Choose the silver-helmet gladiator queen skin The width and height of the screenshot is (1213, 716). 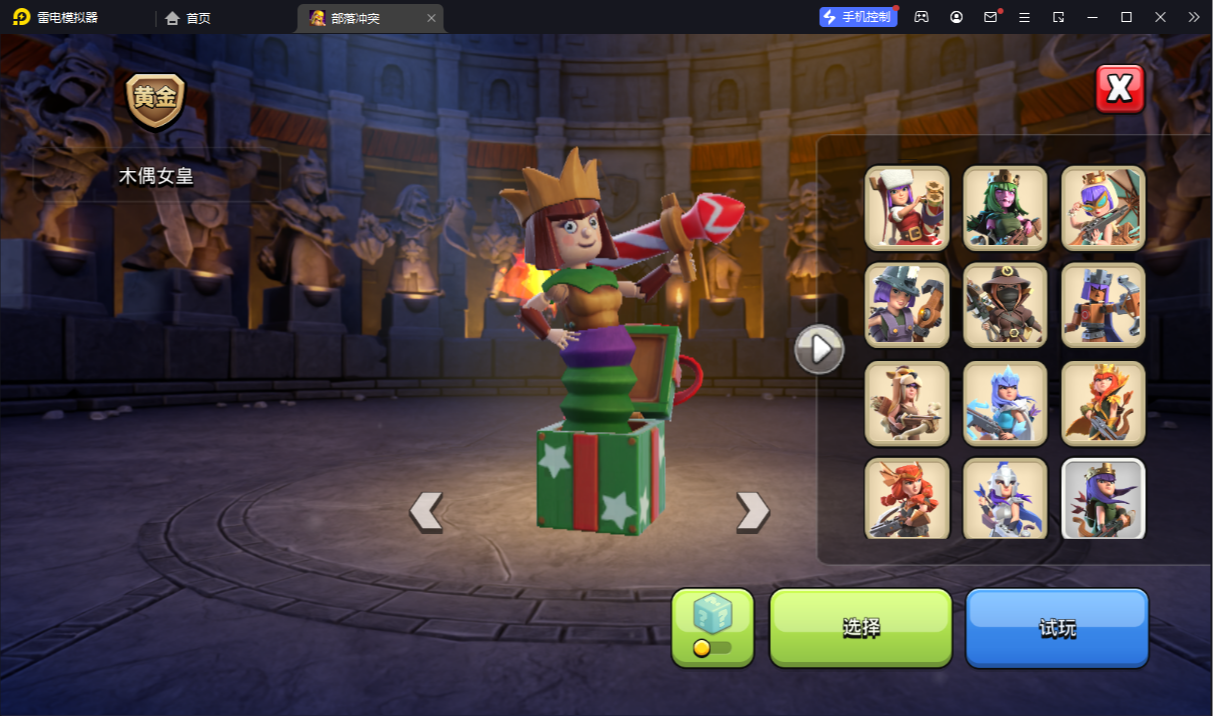(1005, 498)
